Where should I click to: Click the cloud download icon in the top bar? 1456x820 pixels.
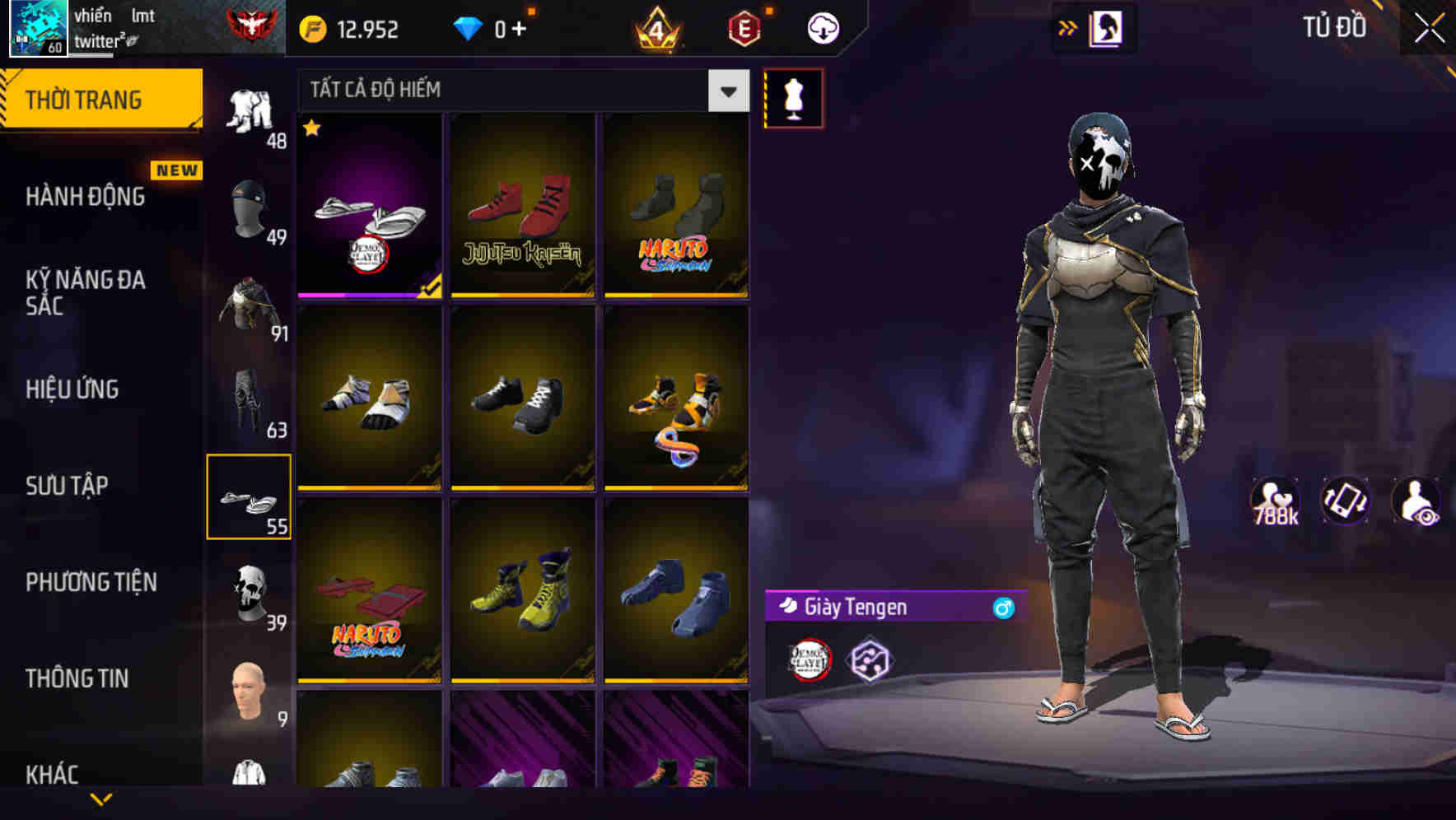pos(821,27)
